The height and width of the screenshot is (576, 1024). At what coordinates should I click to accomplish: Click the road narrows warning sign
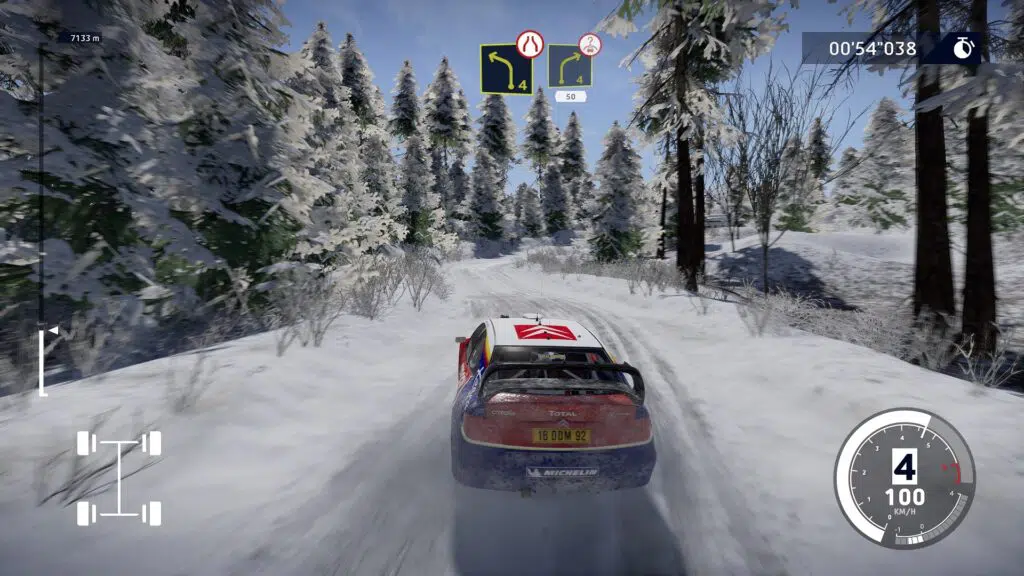528,43
